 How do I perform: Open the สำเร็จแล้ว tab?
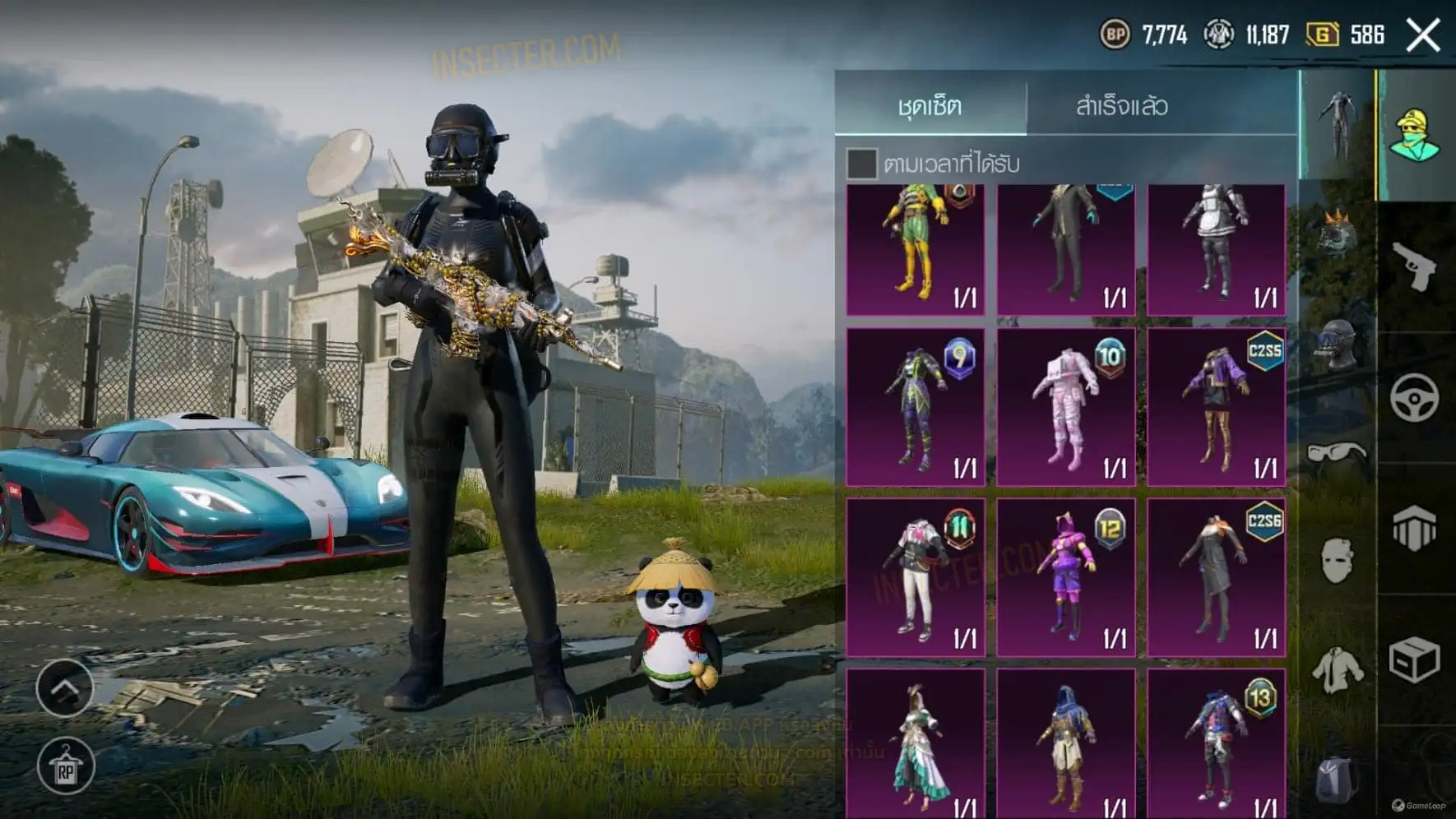coord(1121,105)
